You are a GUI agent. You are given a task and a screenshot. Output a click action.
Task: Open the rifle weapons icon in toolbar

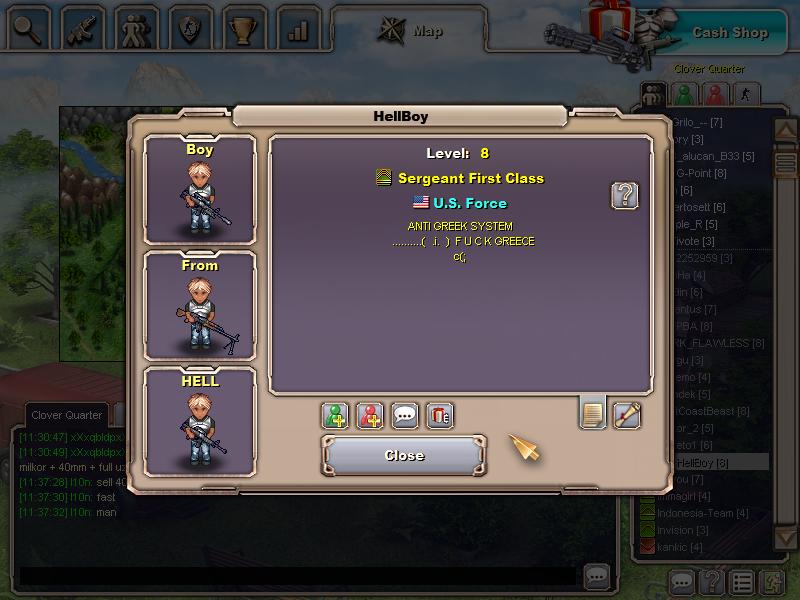[x=81, y=27]
